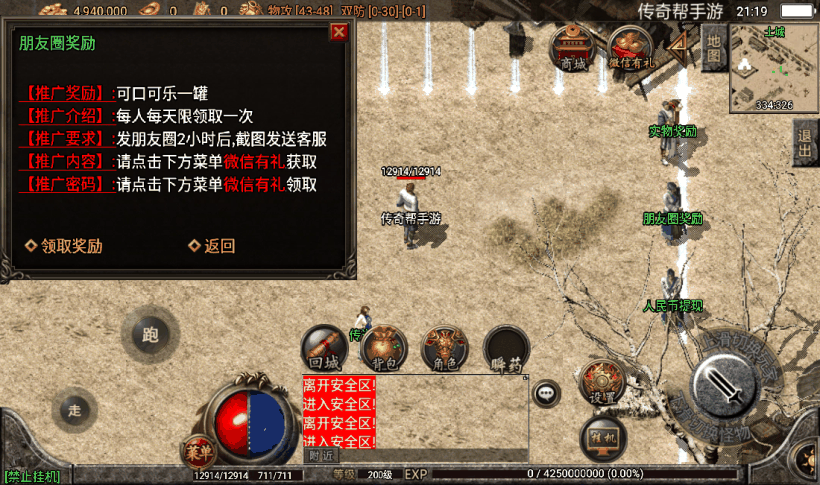820x485 pixels.
Task: Open the 地图 map button
Action: (x=712, y=49)
